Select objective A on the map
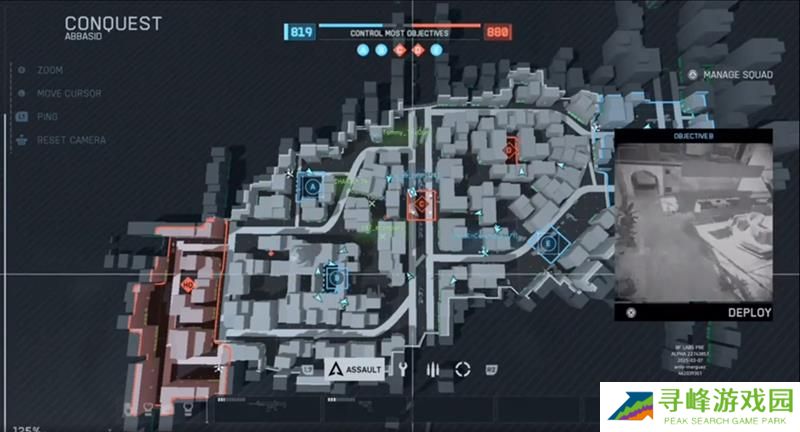The image size is (800, 432). 312,186
